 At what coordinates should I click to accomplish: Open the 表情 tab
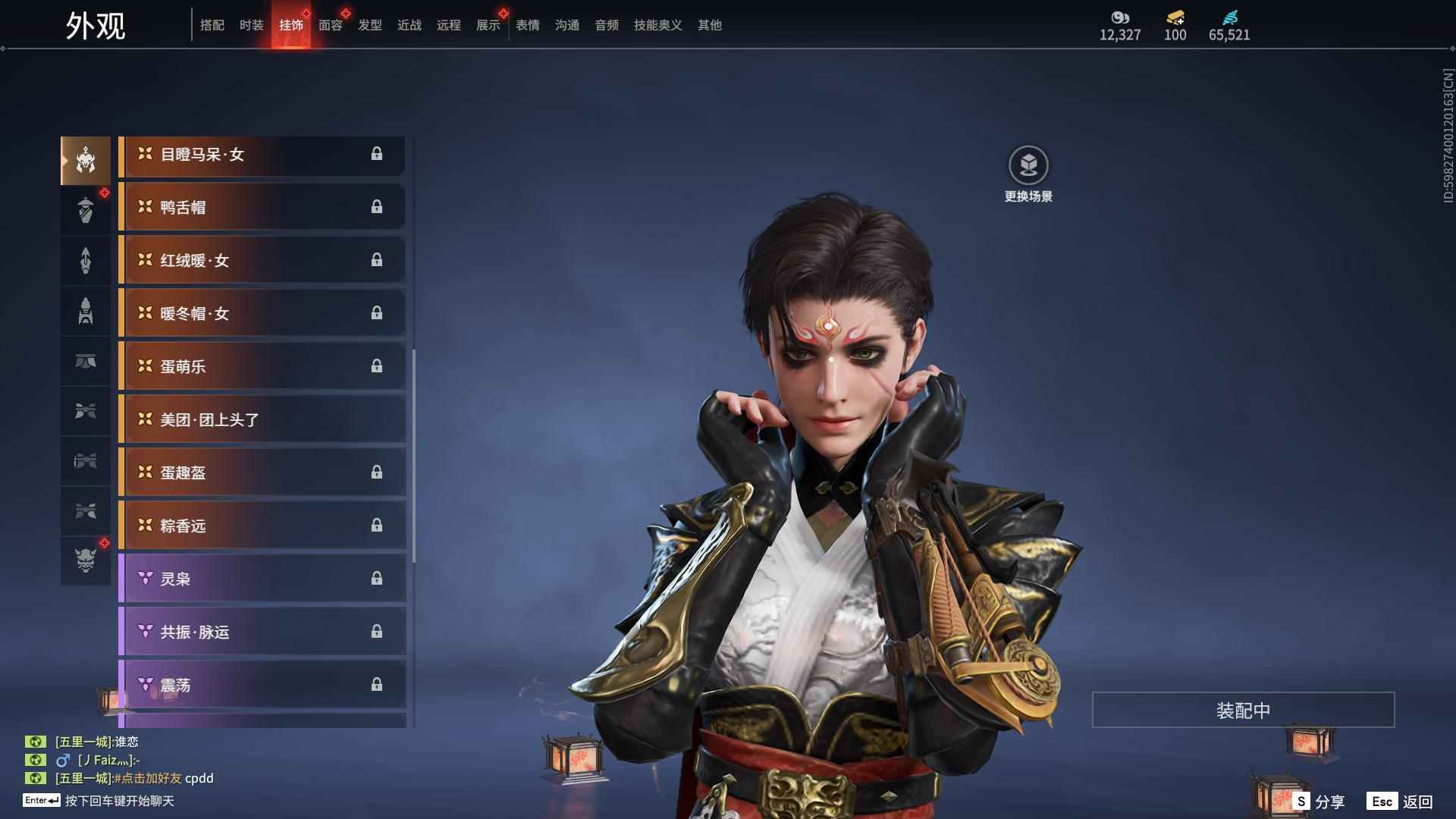(x=528, y=25)
